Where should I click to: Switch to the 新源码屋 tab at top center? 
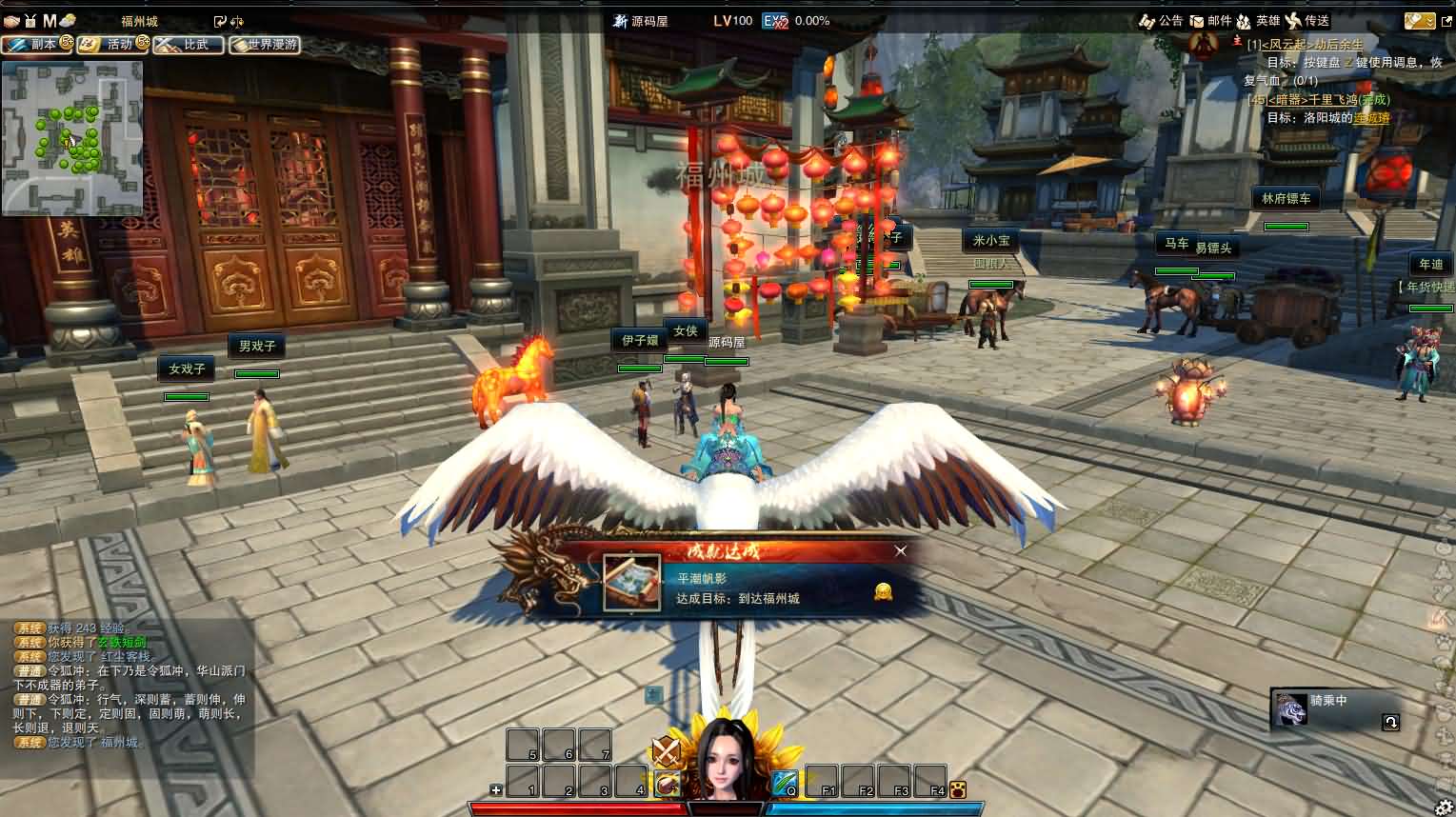click(x=641, y=19)
